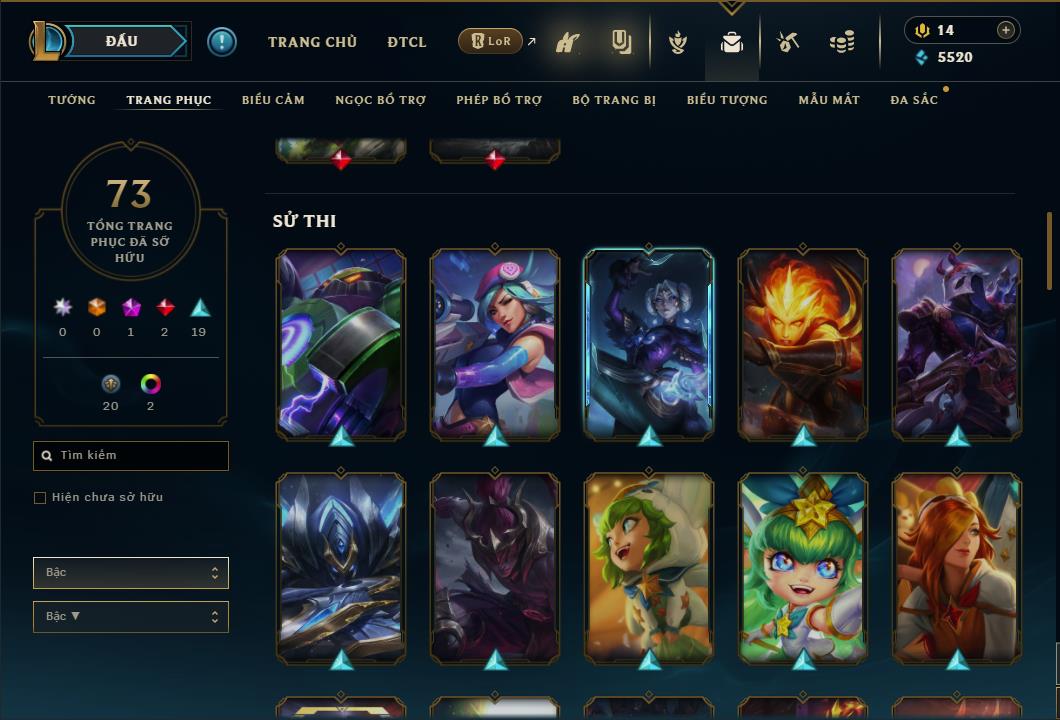This screenshot has height=720, width=1060.
Task: Click the plus button beside the RP balance
Action: [x=1006, y=30]
